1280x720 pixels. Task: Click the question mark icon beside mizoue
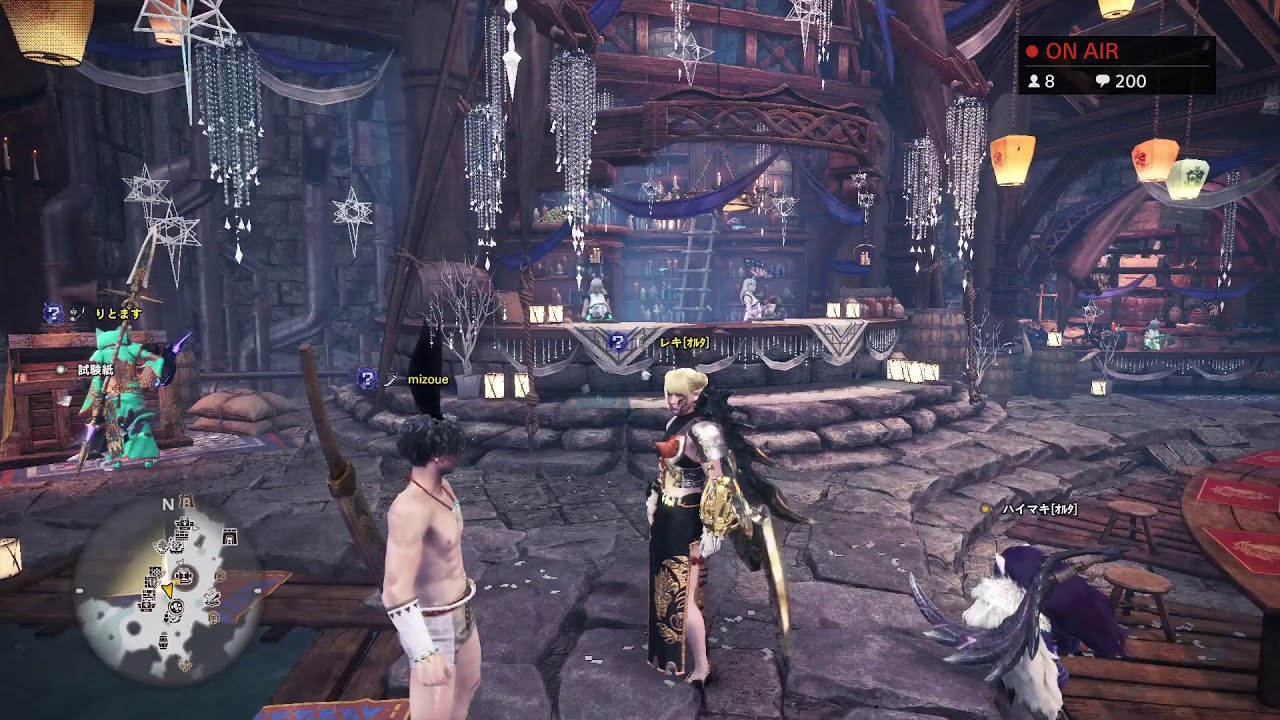pos(367,378)
